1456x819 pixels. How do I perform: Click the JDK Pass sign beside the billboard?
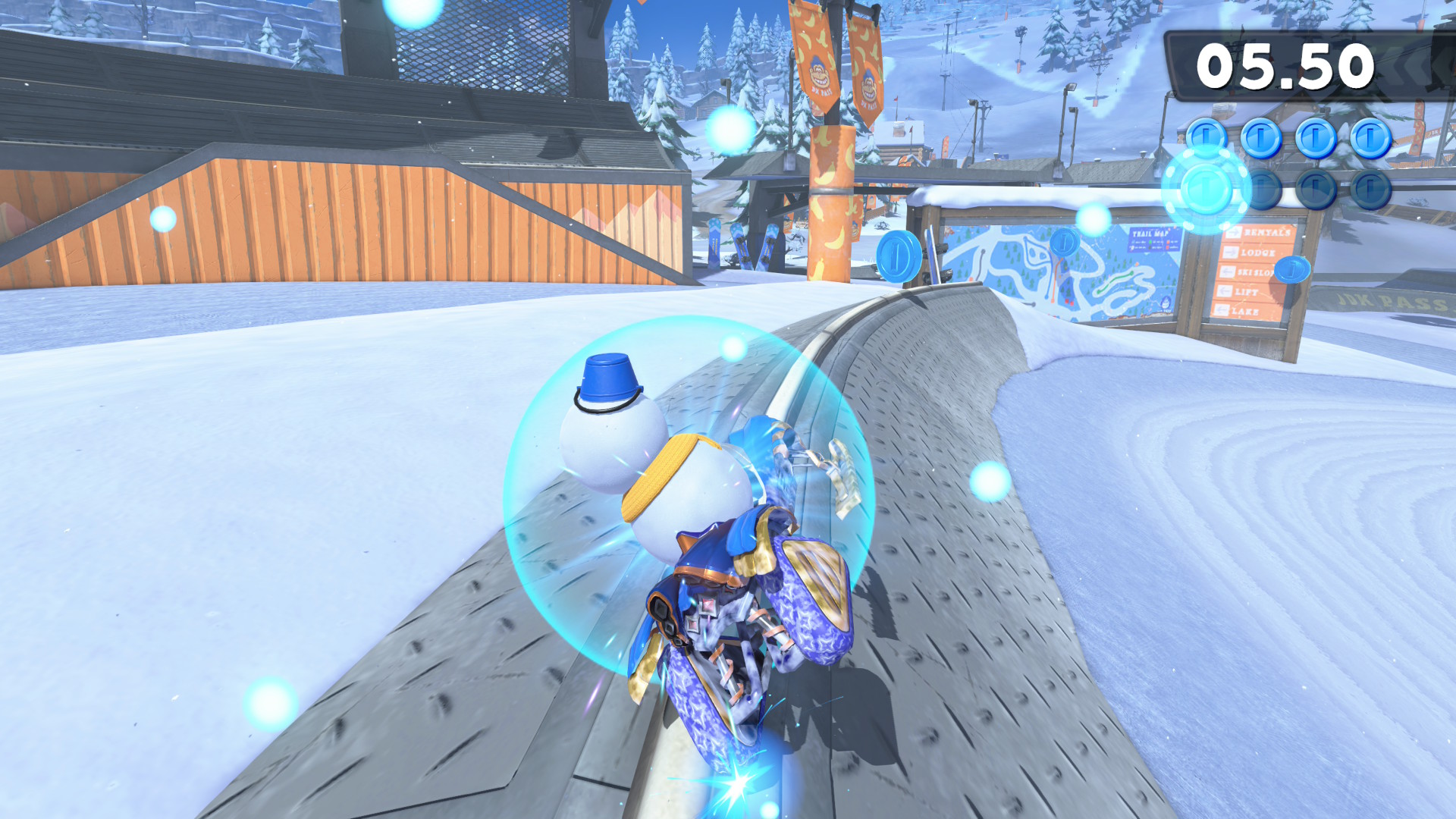[1384, 302]
